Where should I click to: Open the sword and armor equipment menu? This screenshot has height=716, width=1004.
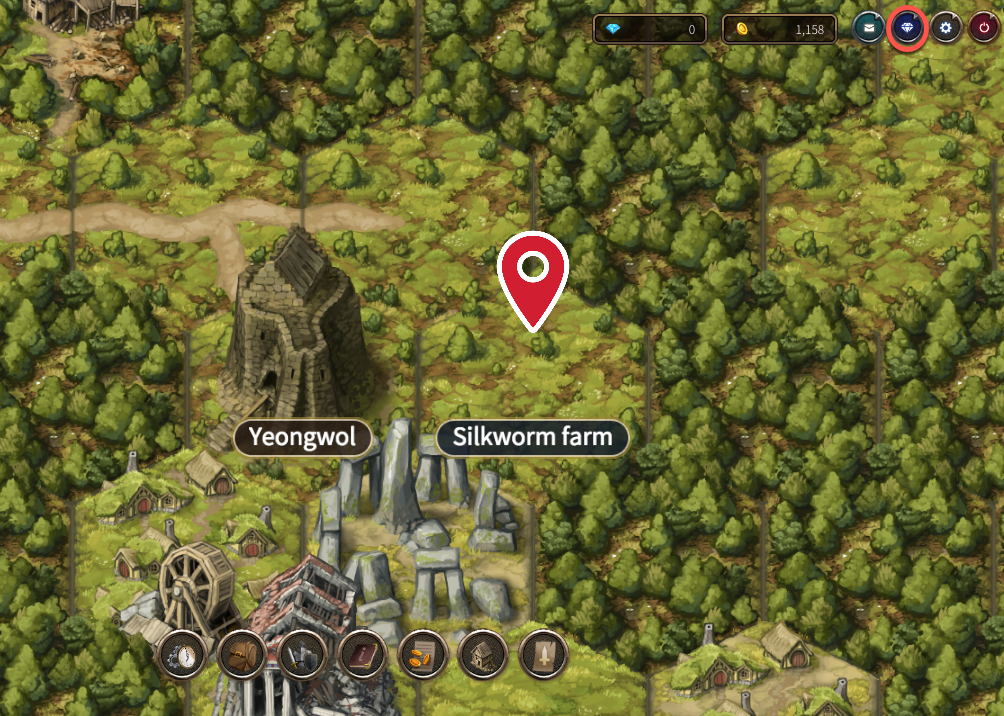[303, 655]
